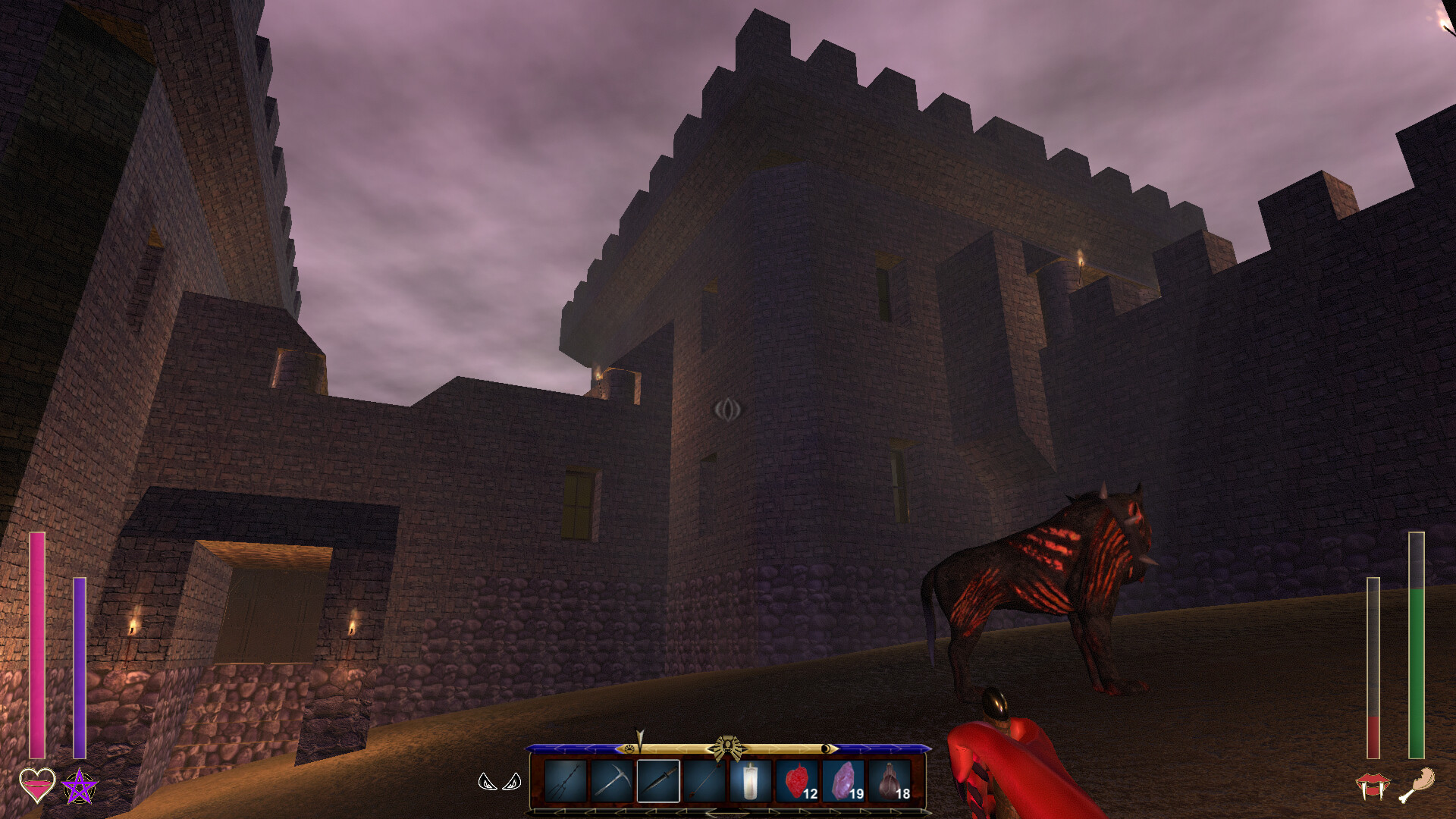The width and height of the screenshot is (1456, 819).
Task: Select the candle item slot
Action: pyautogui.click(x=751, y=780)
